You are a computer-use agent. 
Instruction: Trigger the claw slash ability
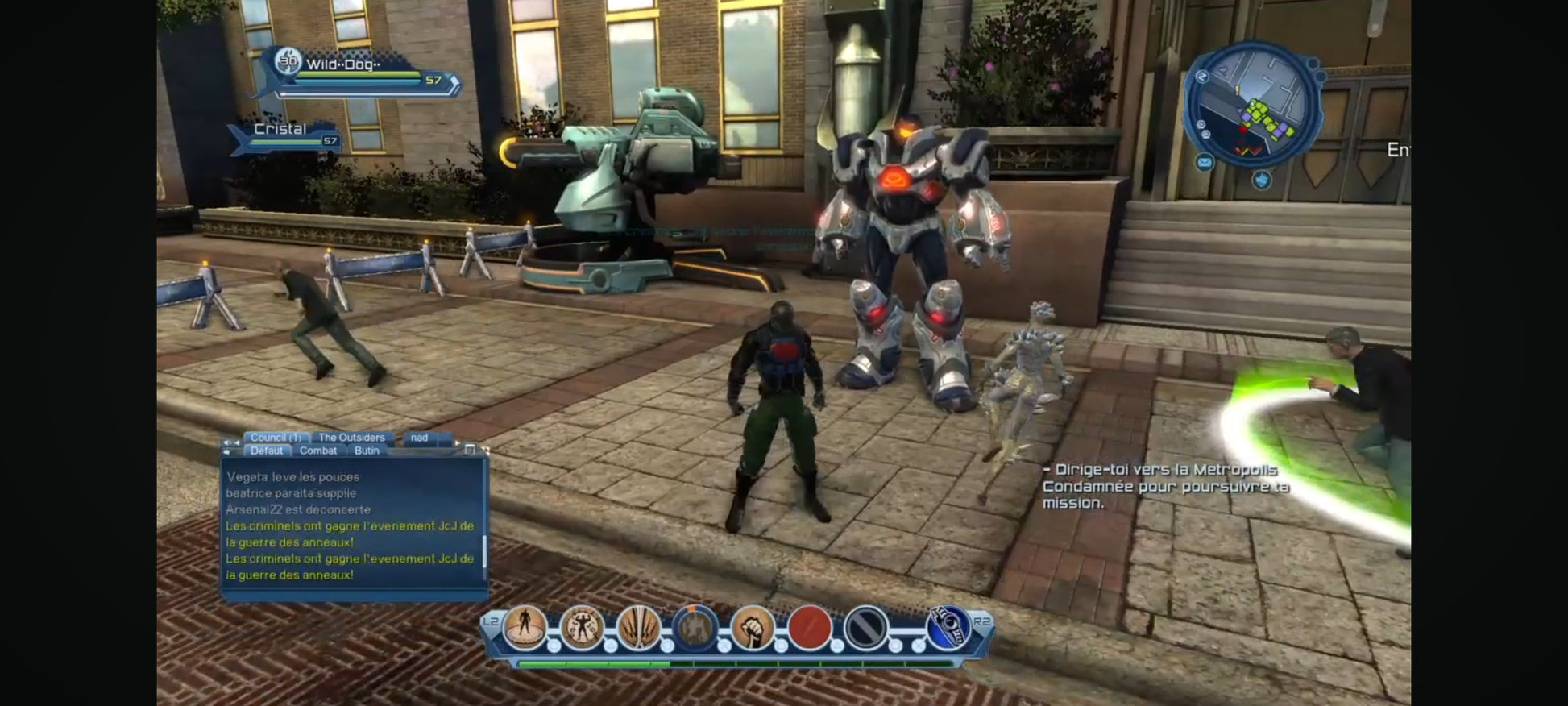point(639,628)
